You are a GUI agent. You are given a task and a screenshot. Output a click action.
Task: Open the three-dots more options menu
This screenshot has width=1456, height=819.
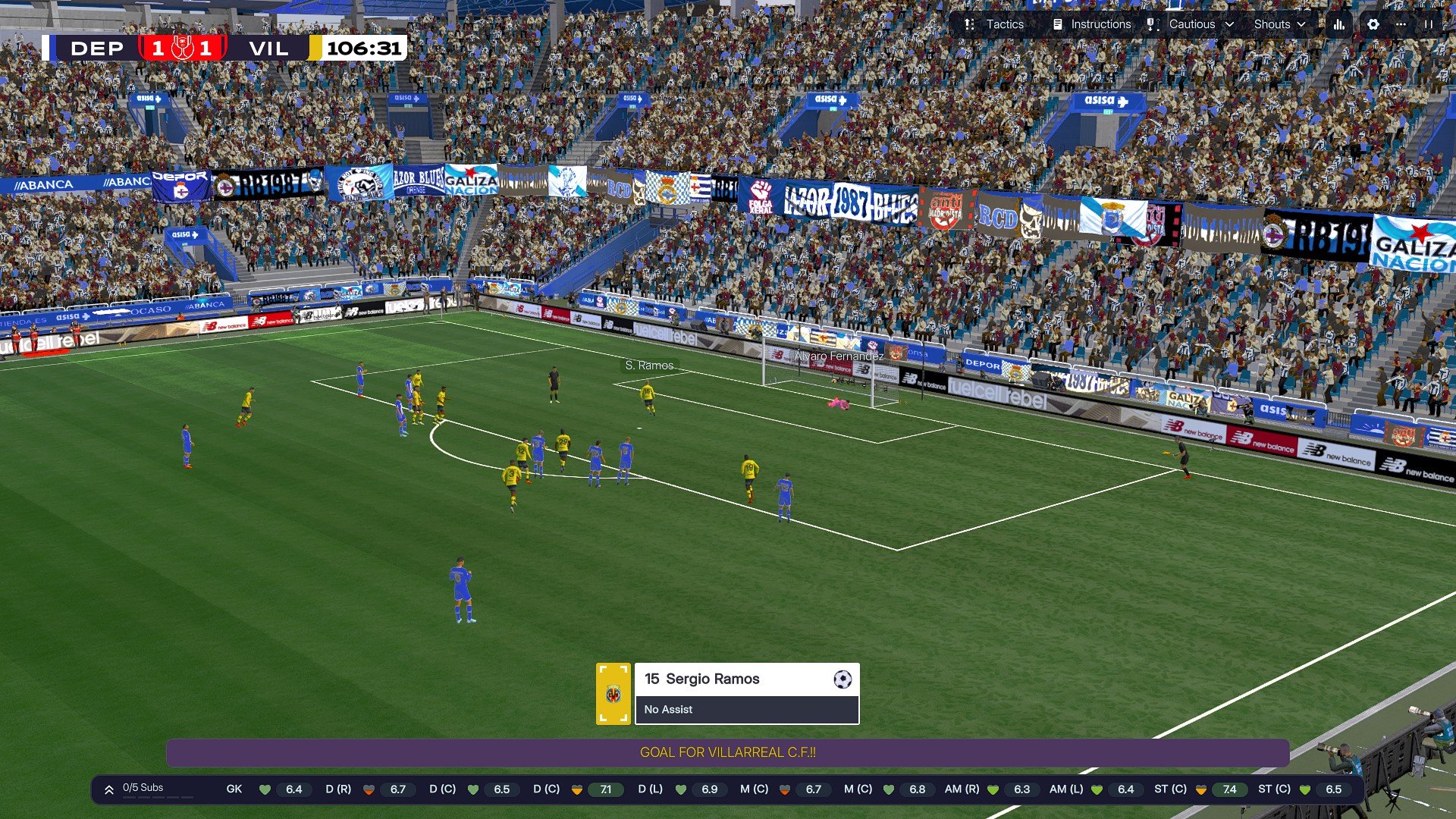1401,24
